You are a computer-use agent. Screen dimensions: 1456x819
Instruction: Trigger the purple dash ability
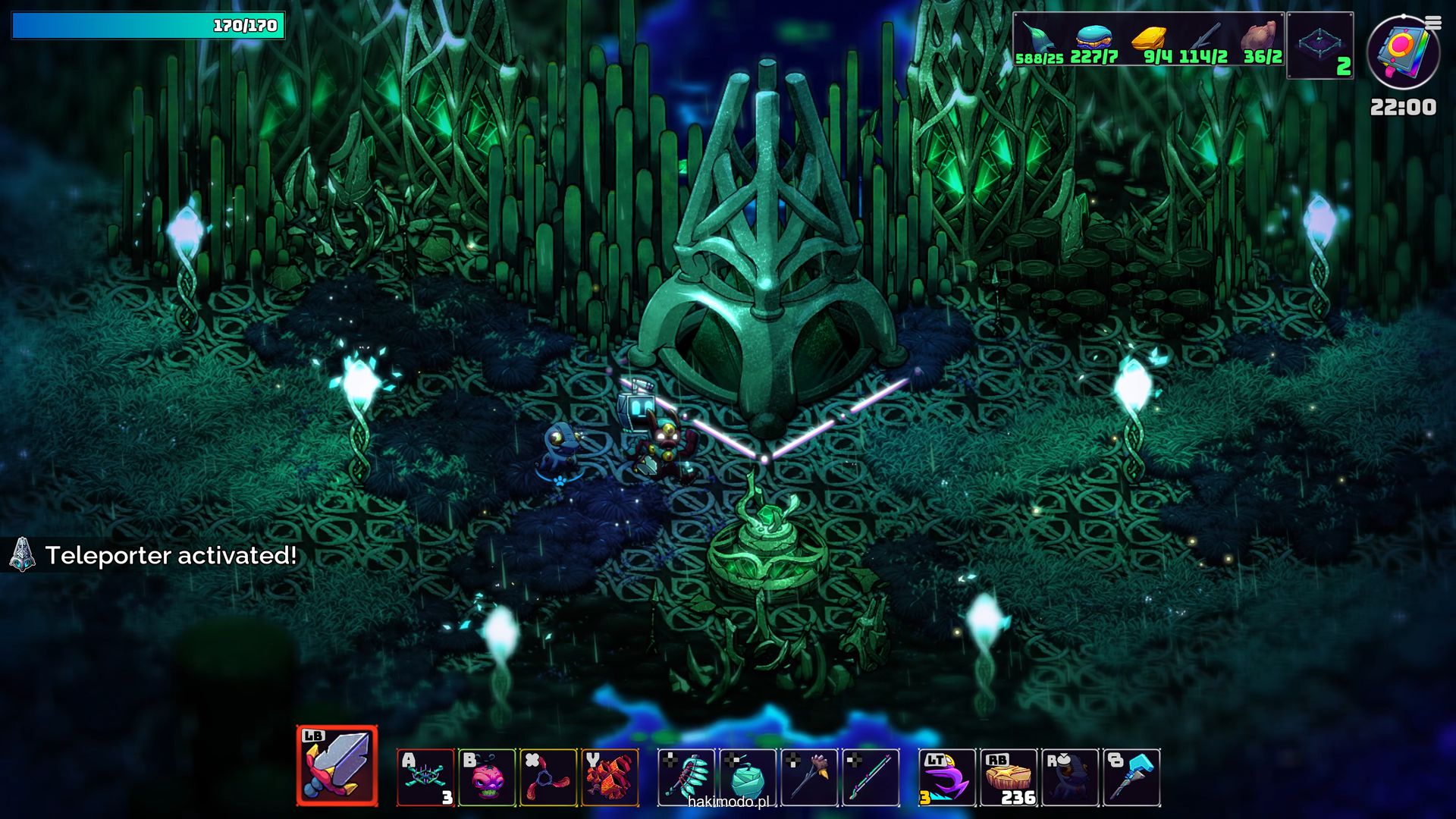[x=947, y=777]
